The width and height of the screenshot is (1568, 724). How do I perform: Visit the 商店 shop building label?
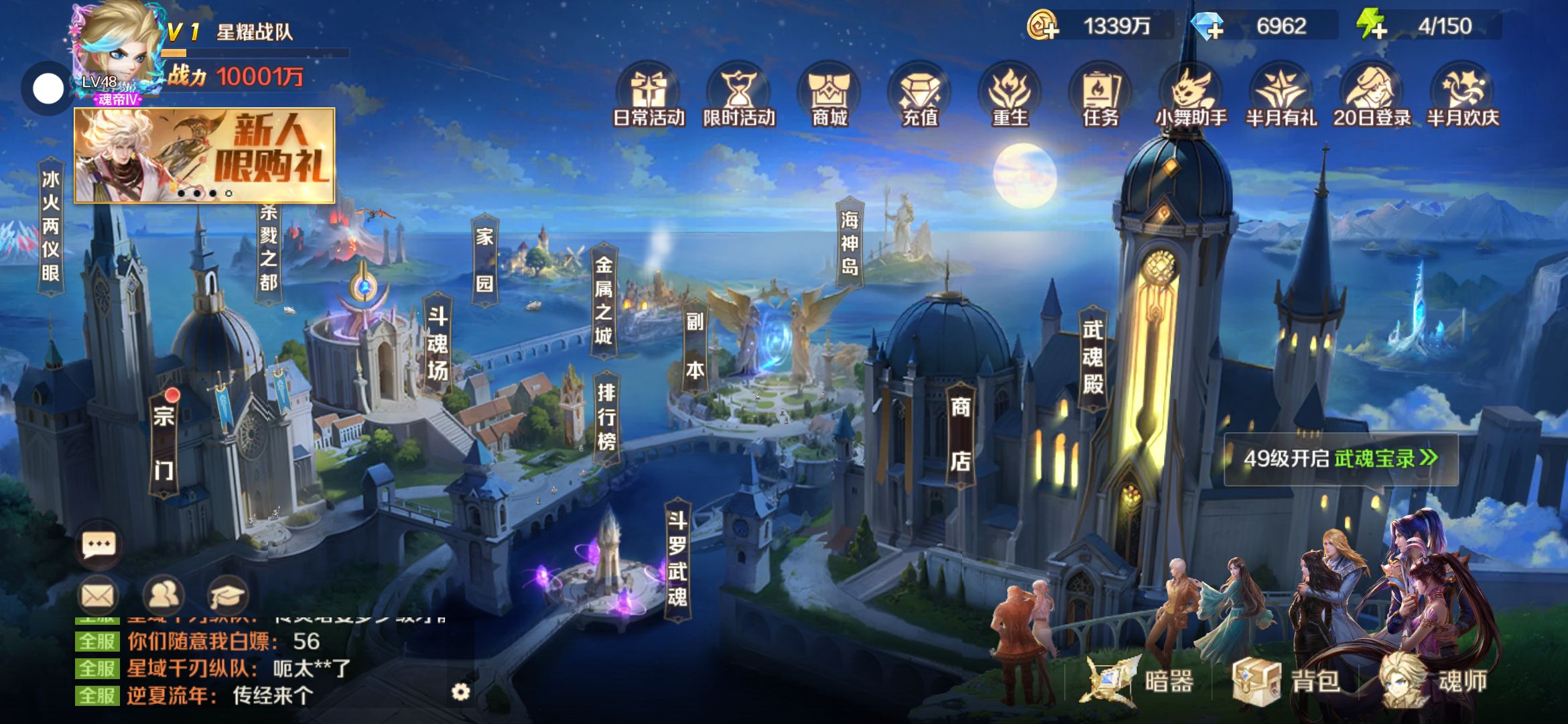[x=960, y=434]
